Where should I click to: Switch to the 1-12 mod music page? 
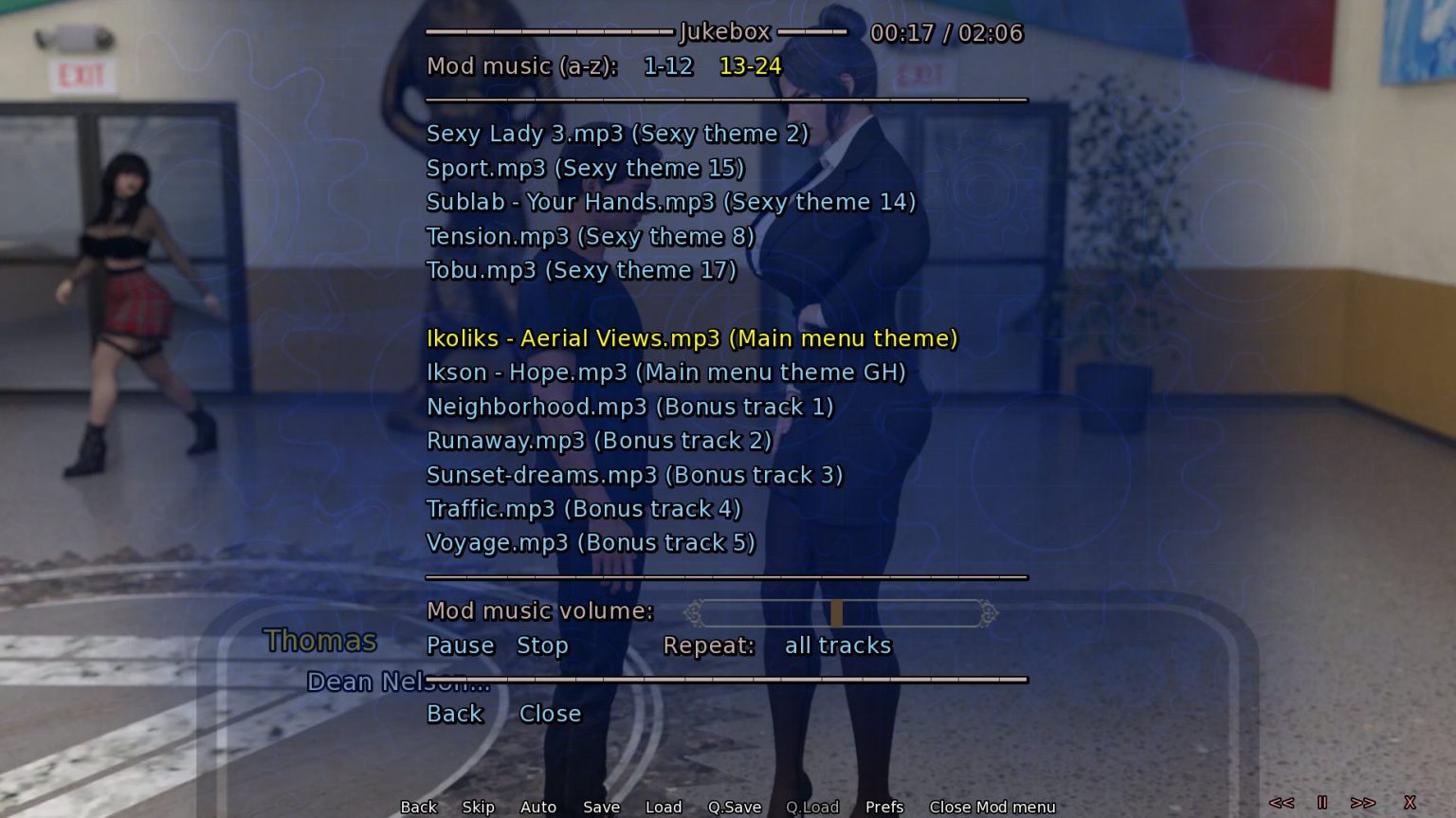[x=668, y=66]
